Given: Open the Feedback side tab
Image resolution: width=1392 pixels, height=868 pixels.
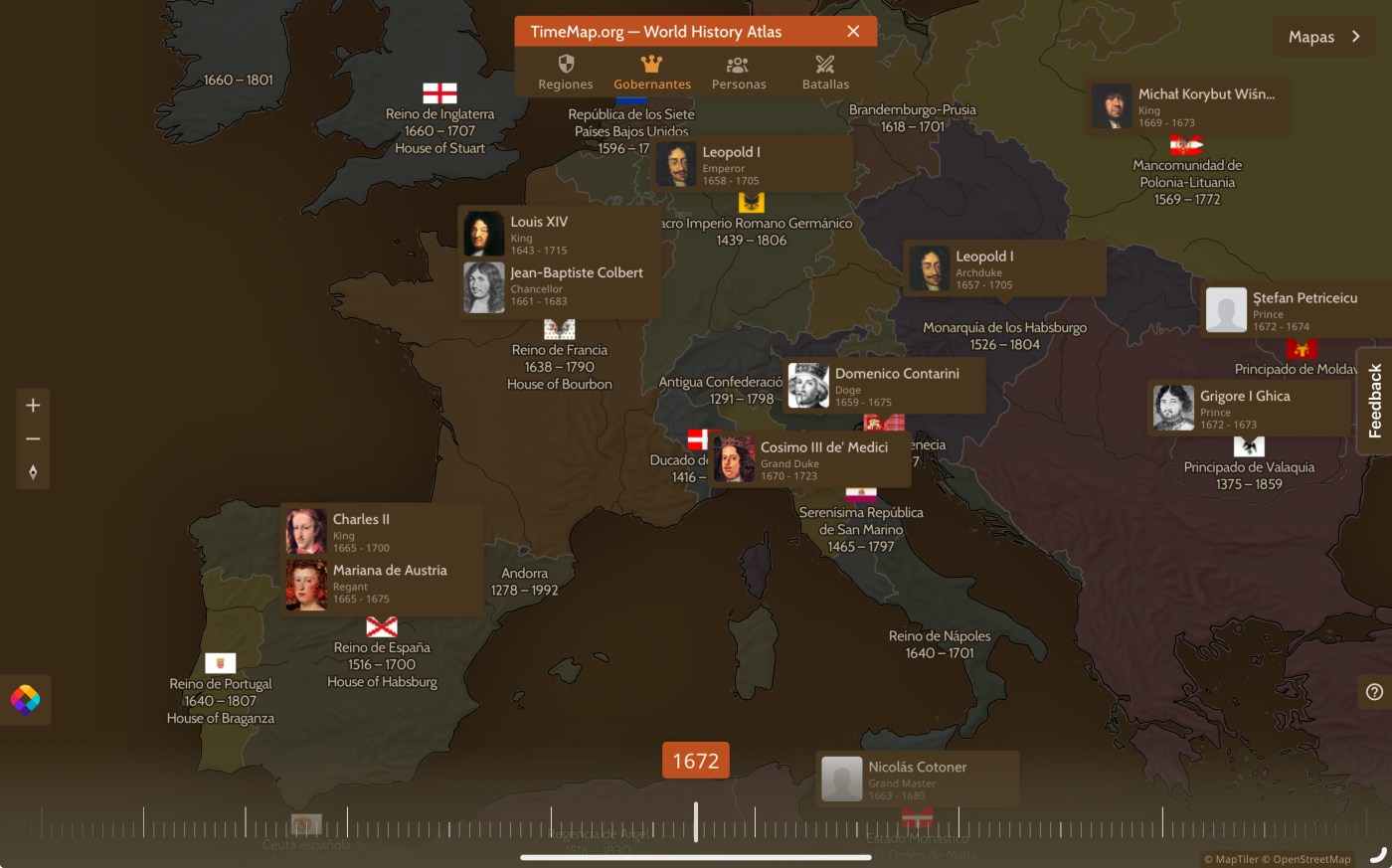Looking at the screenshot, I should click(1375, 401).
